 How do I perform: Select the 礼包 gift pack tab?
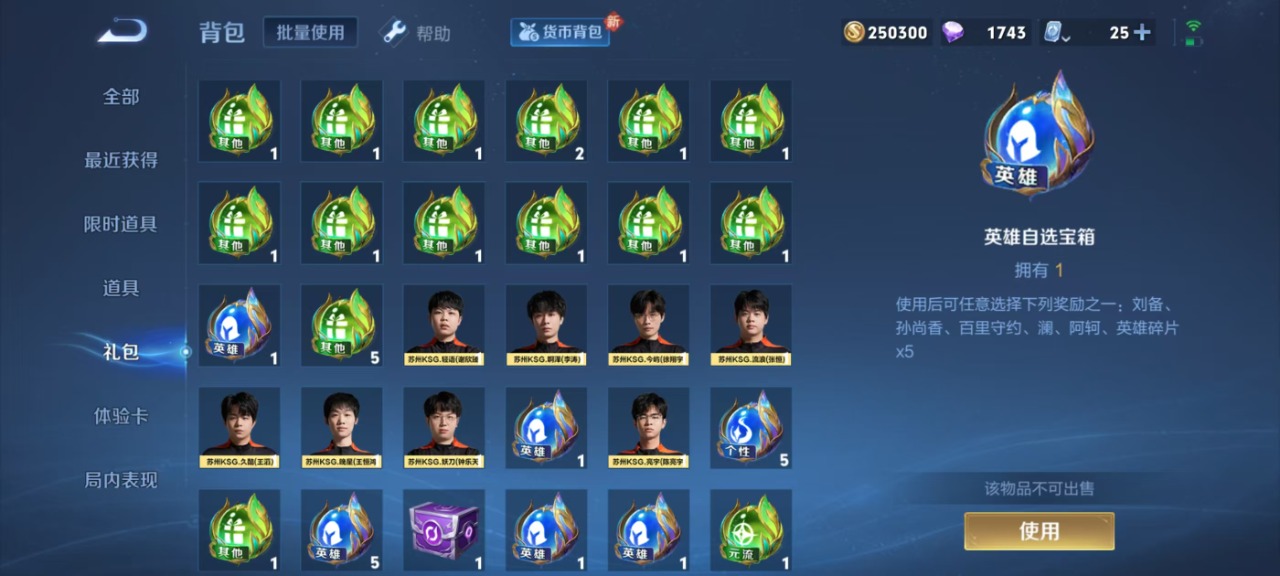pyautogui.click(x=121, y=352)
